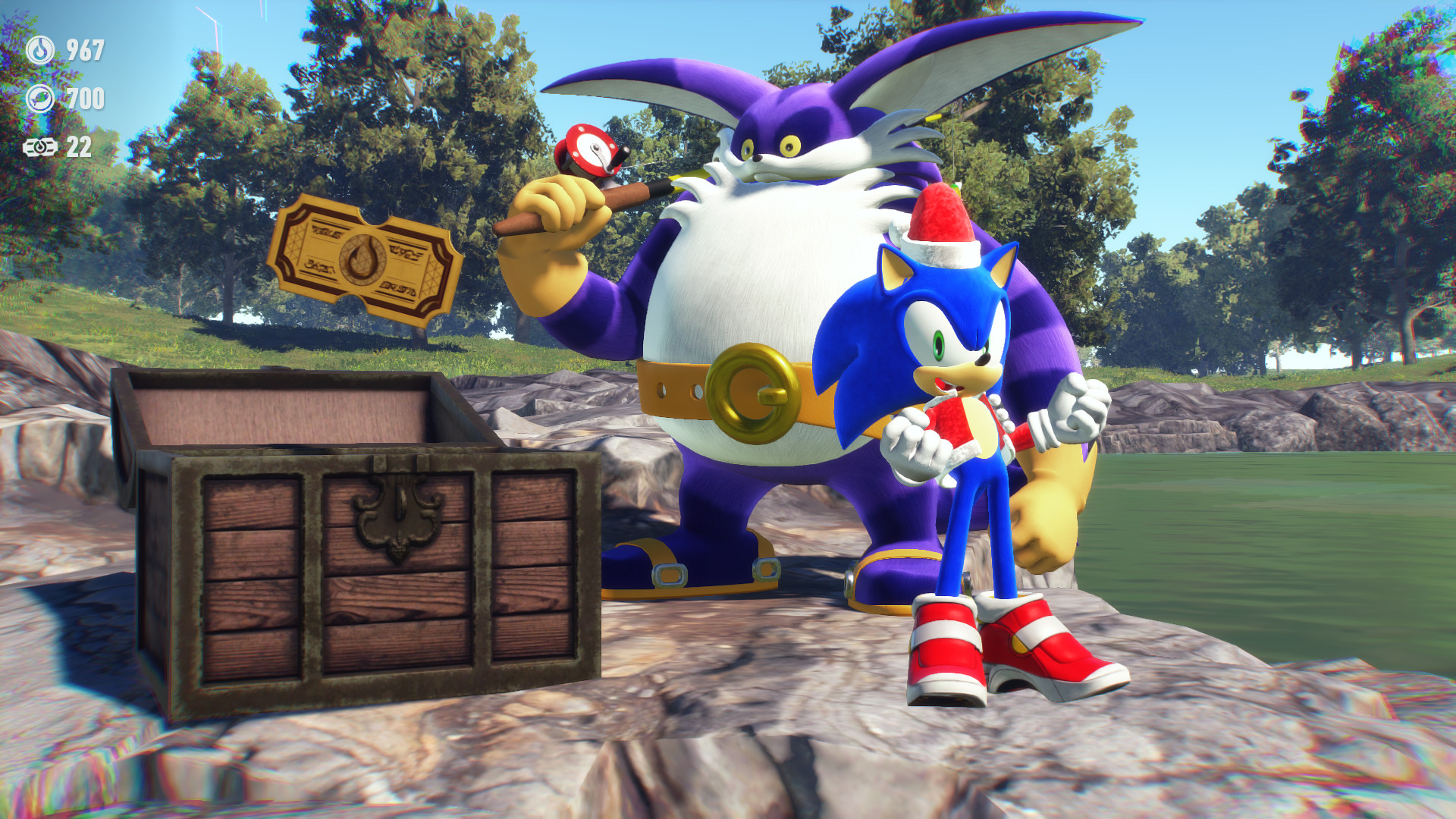1456x819 pixels.
Task: Click the 700 fish token count
Action: pyautogui.click(x=87, y=98)
